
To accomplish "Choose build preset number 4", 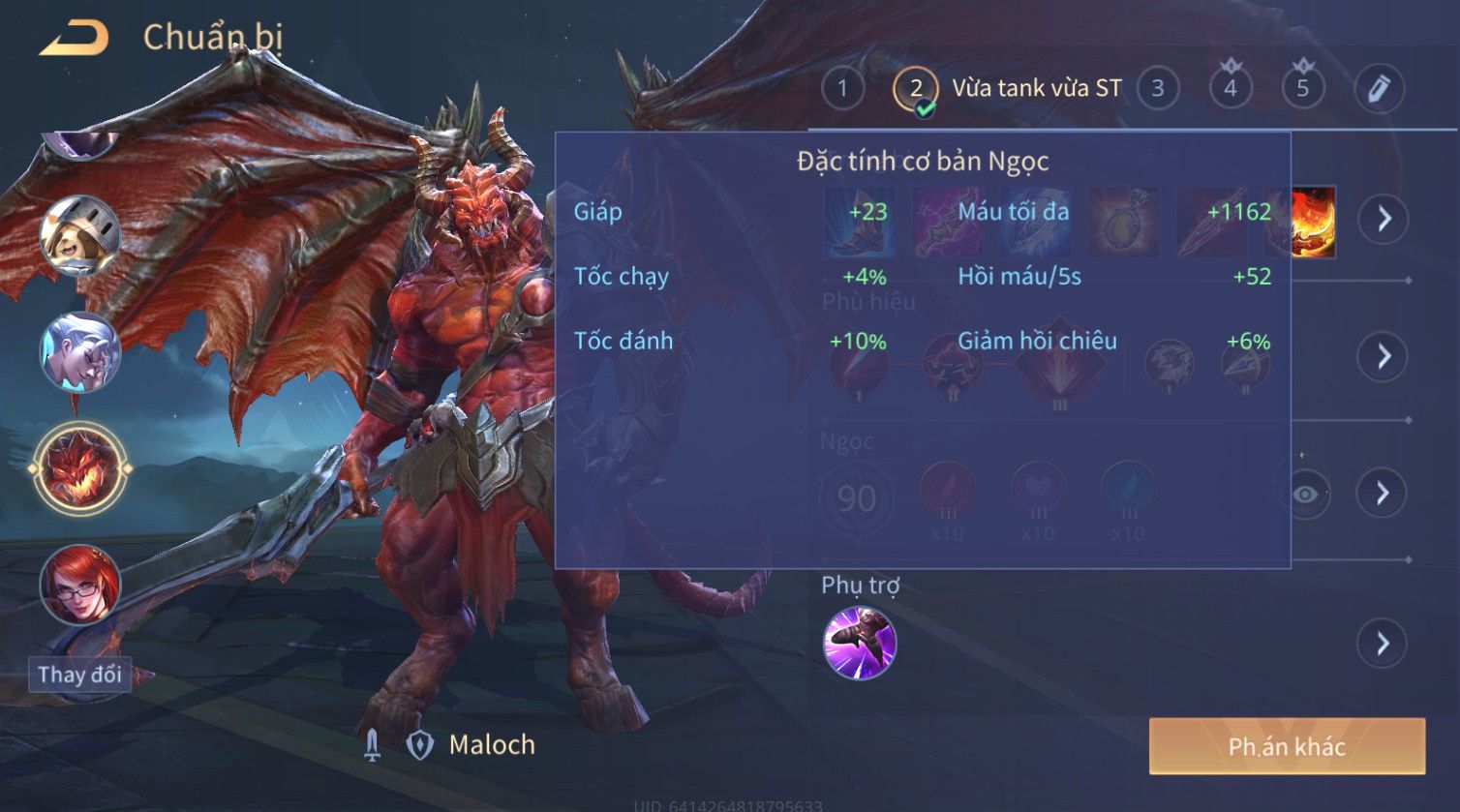I will tap(1230, 89).
